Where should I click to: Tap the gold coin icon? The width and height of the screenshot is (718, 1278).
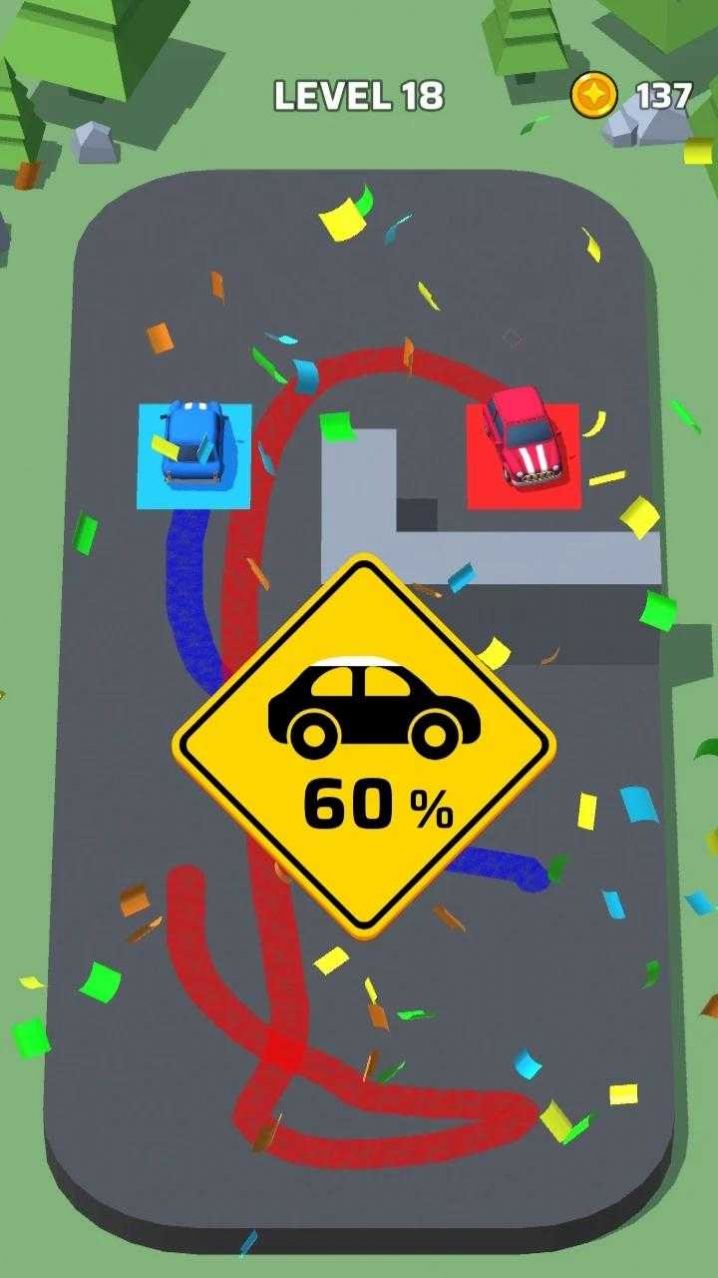[594, 96]
